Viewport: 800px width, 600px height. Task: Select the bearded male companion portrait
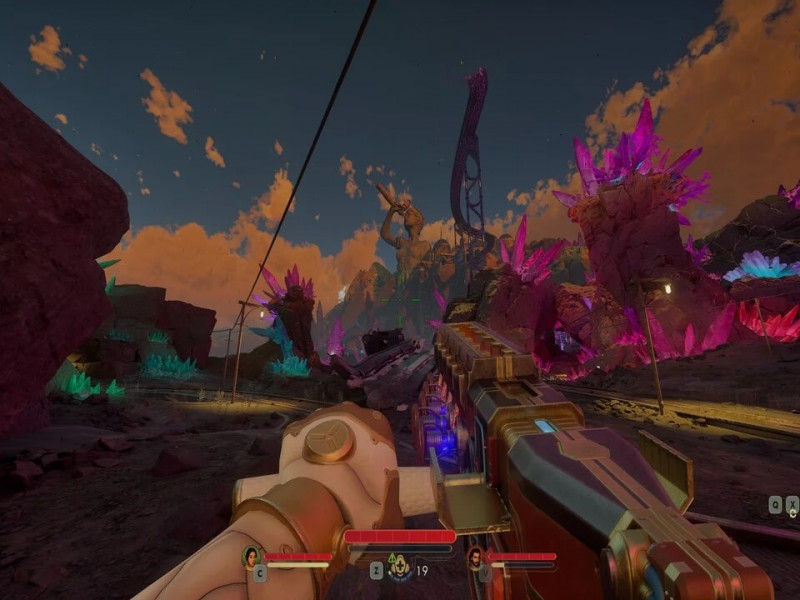(476, 557)
